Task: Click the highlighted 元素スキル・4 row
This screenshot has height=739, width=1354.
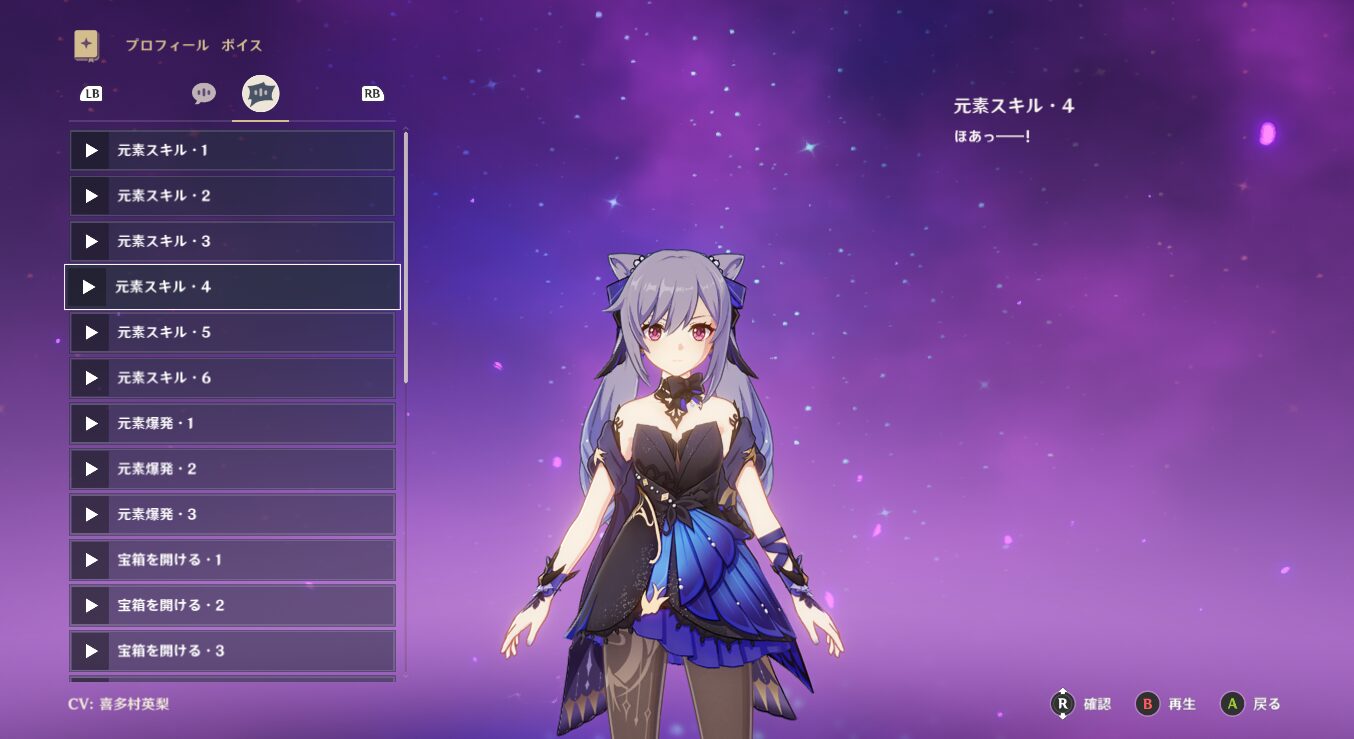Action: pyautogui.click(x=232, y=287)
